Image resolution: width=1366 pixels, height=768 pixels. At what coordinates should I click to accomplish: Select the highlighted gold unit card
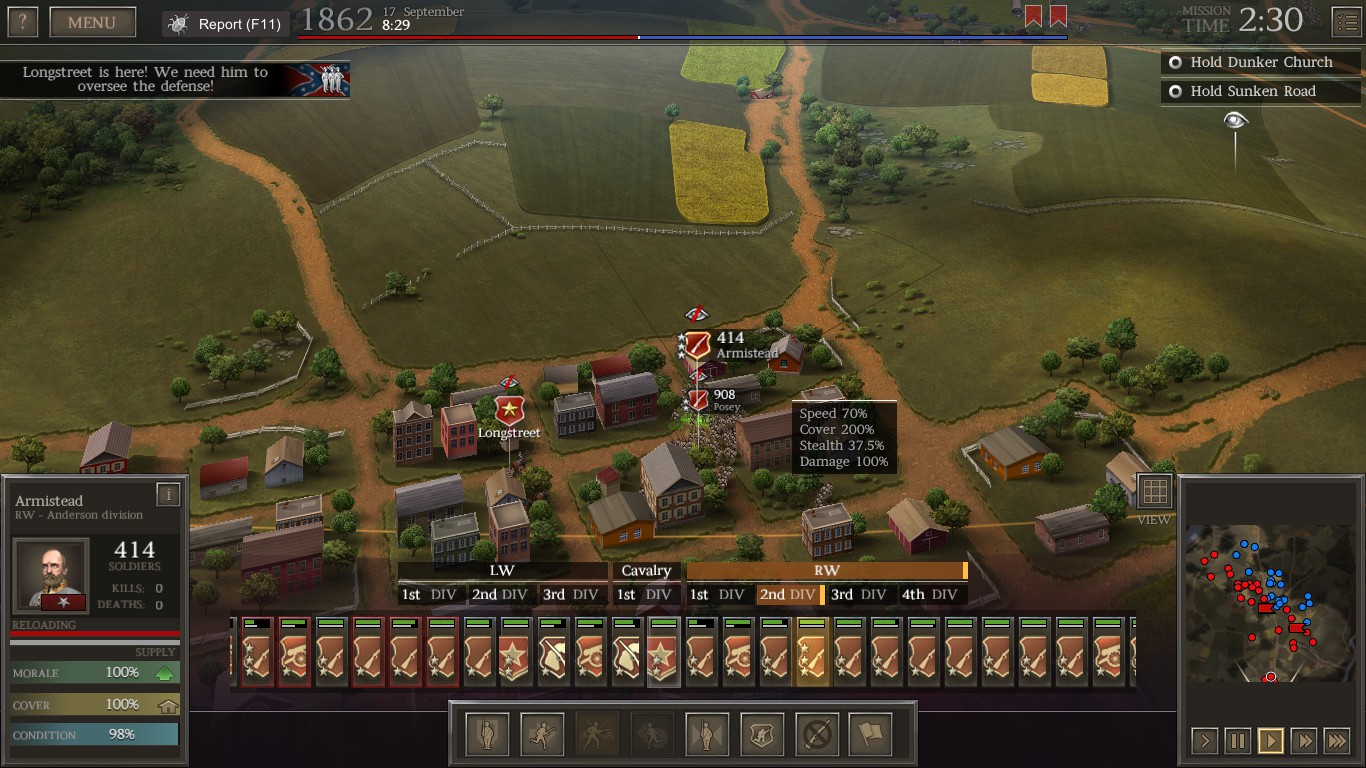[x=811, y=652]
